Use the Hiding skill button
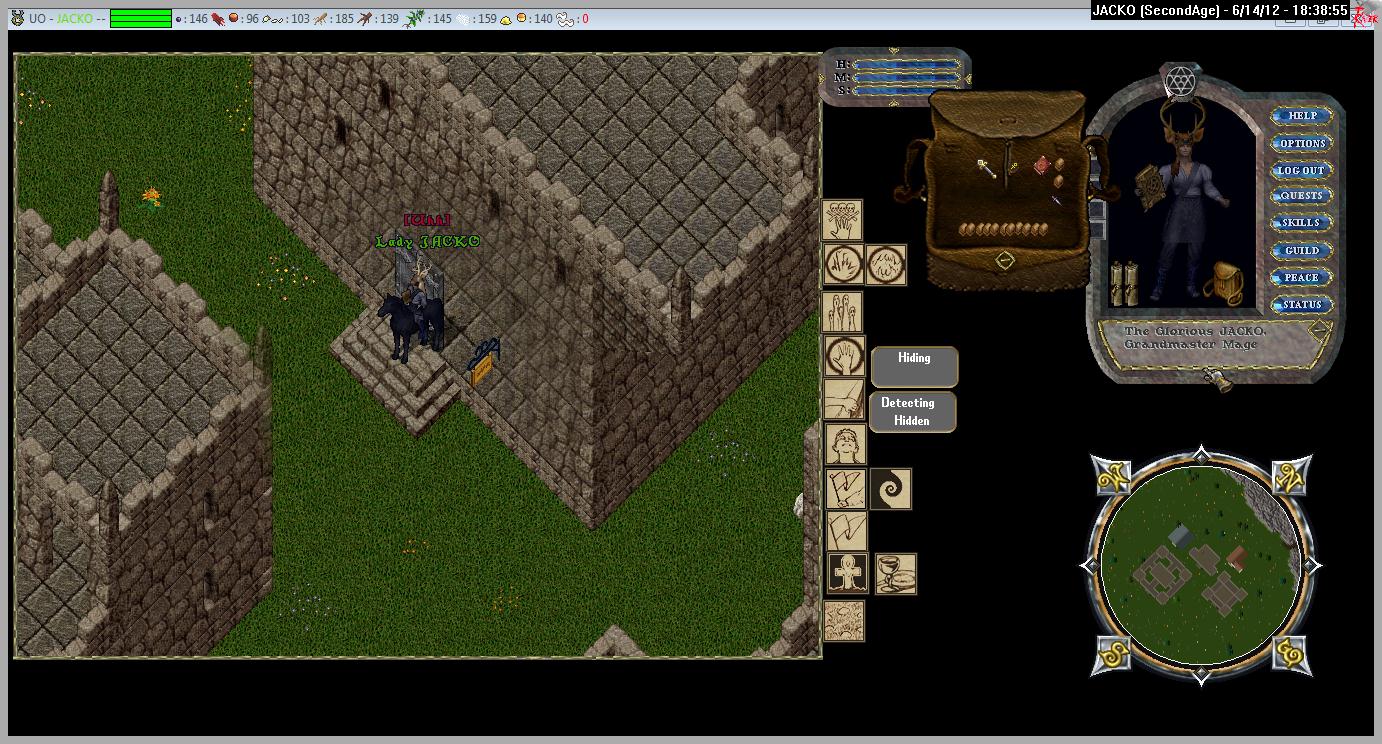 pos(914,366)
